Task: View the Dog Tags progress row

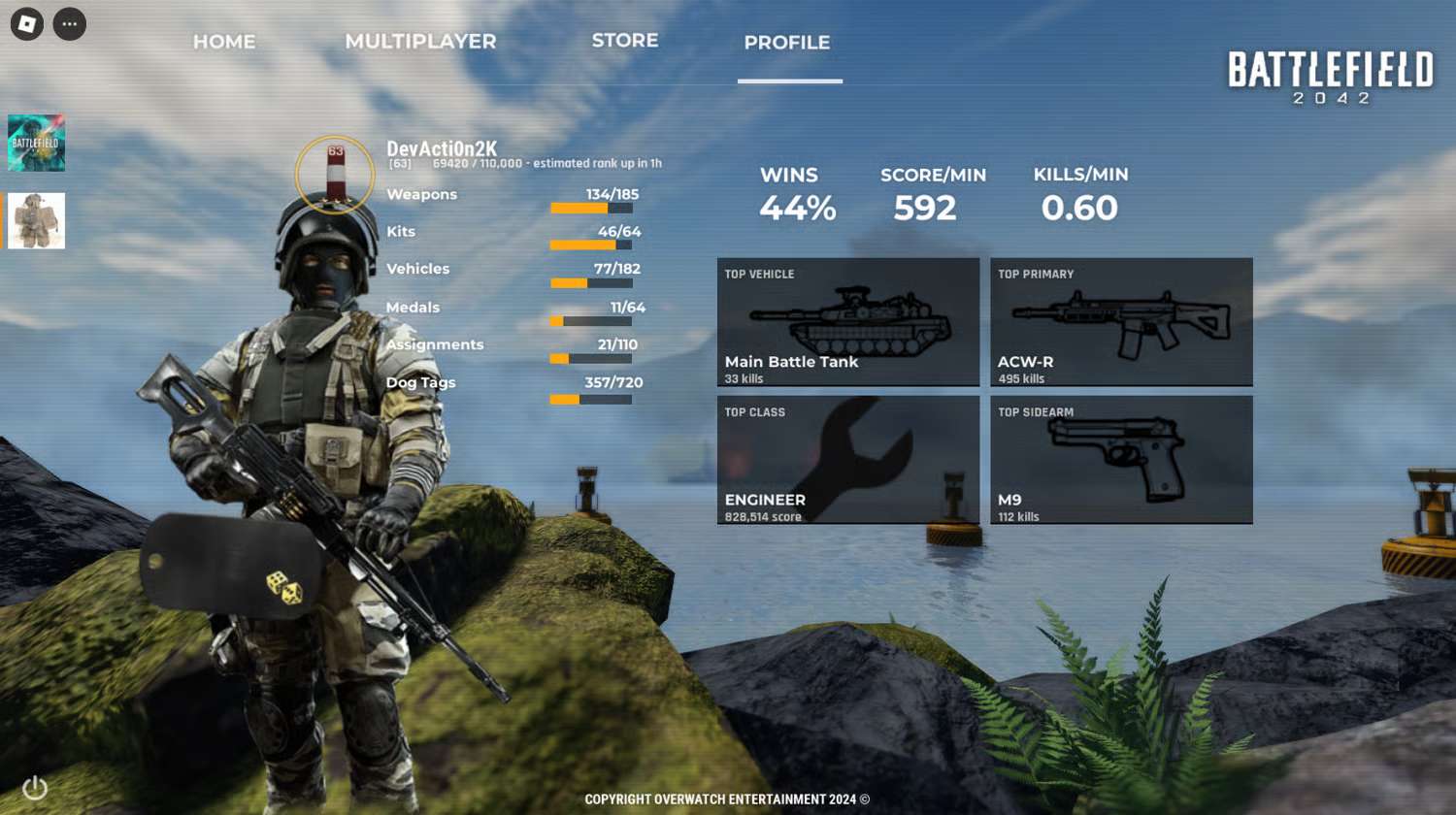Action: pos(513,385)
